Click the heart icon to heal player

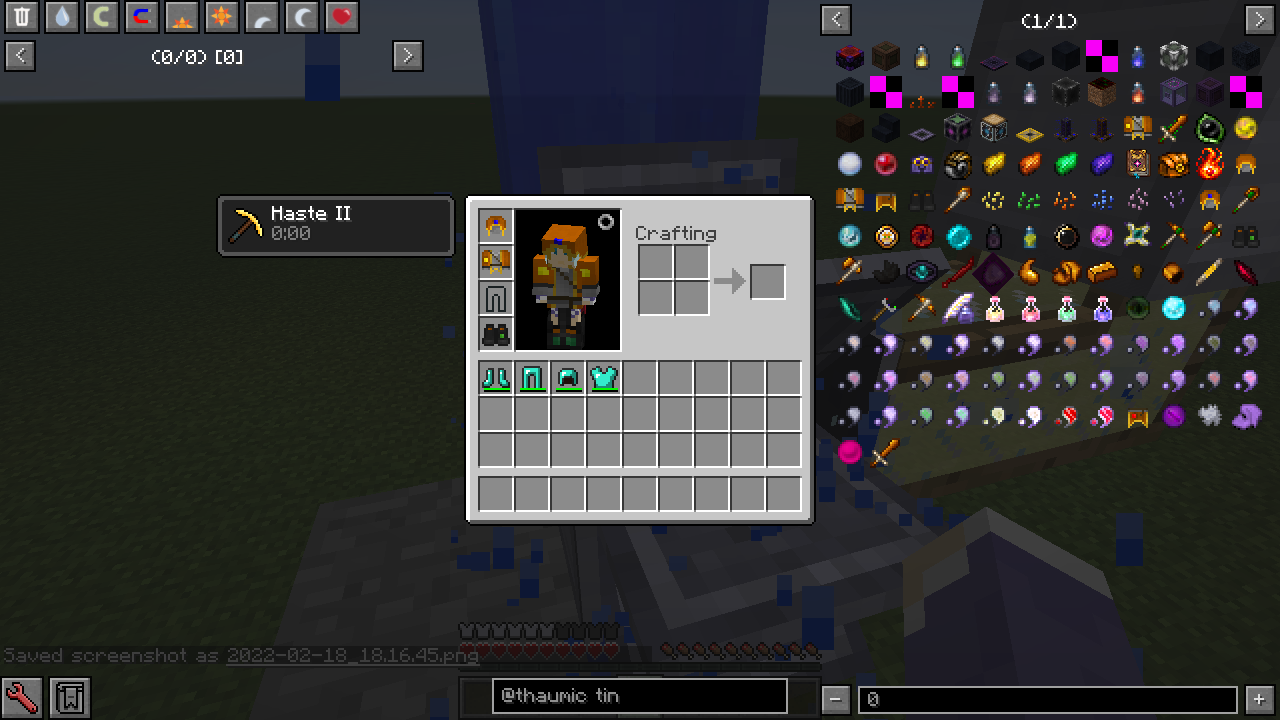pos(341,17)
